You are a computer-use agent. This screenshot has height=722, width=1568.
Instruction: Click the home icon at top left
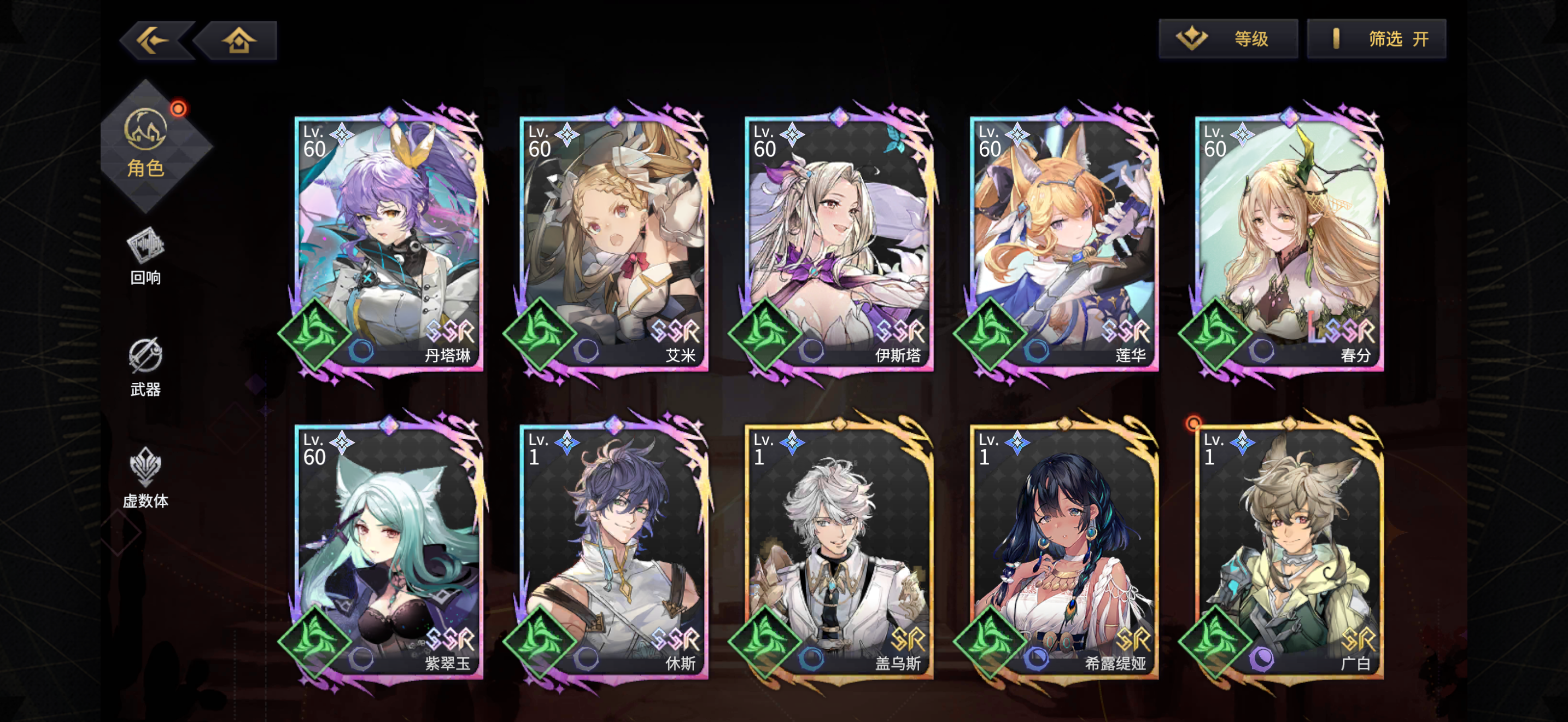pos(238,39)
